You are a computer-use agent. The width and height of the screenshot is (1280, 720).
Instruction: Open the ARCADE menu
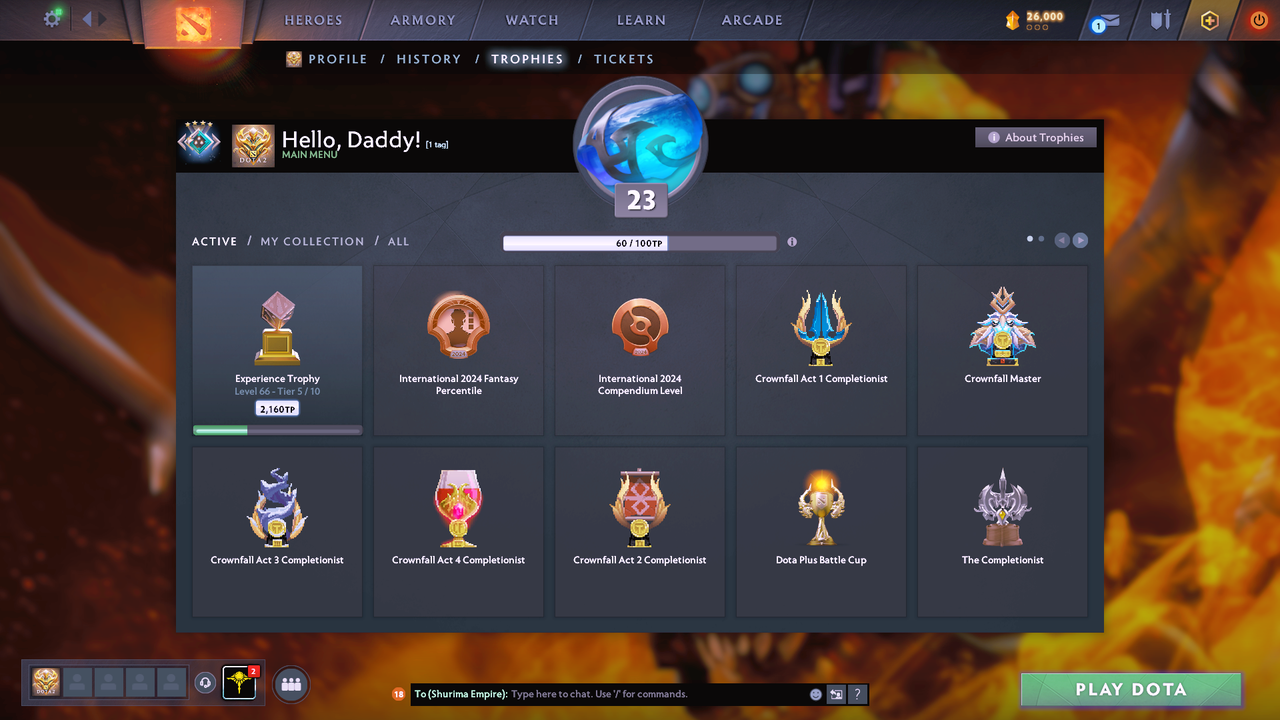(x=751, y=20)
